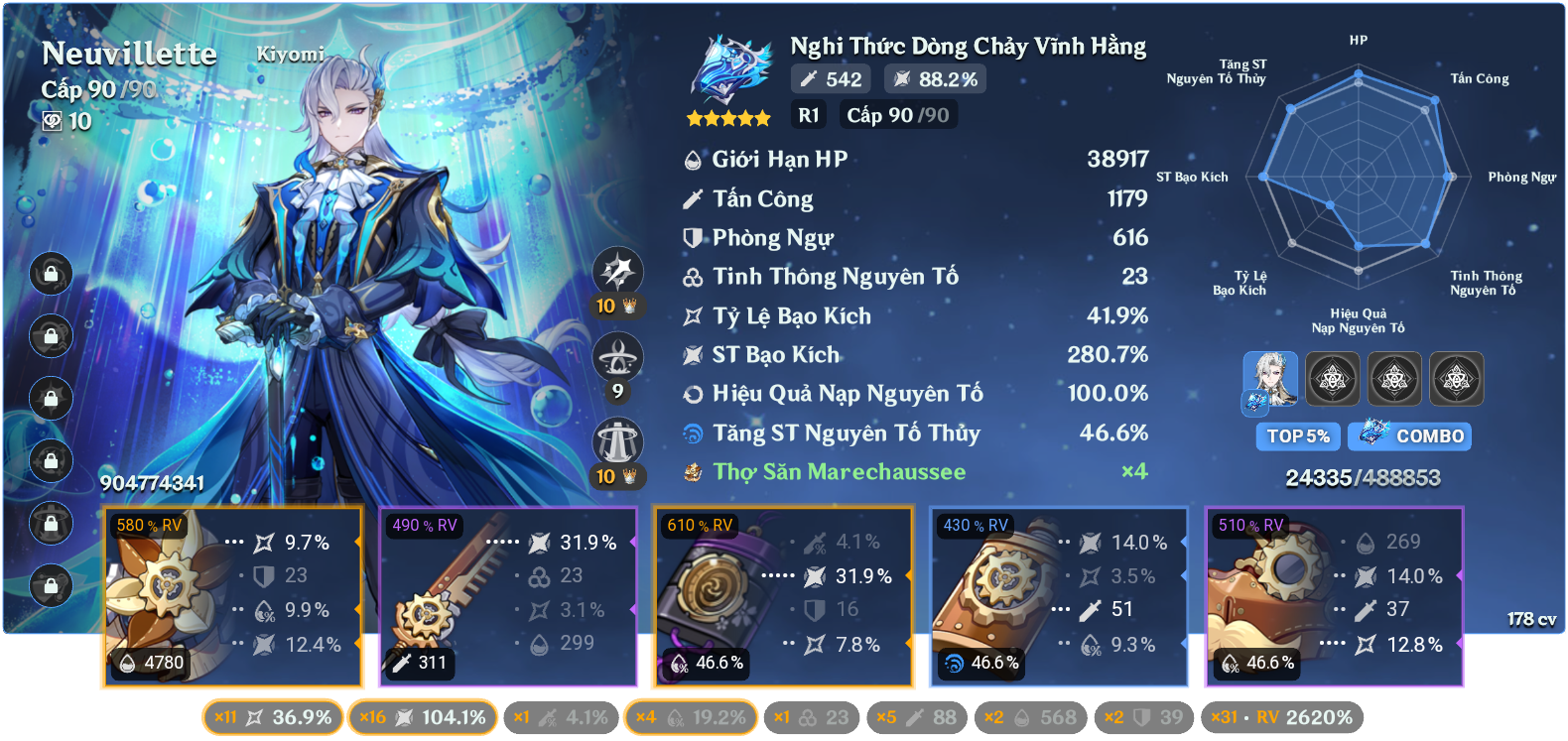Select Neuvillette's portrait in the team lineup
The width and height of the screenshot is (1568, 741).
(1271, 379)
